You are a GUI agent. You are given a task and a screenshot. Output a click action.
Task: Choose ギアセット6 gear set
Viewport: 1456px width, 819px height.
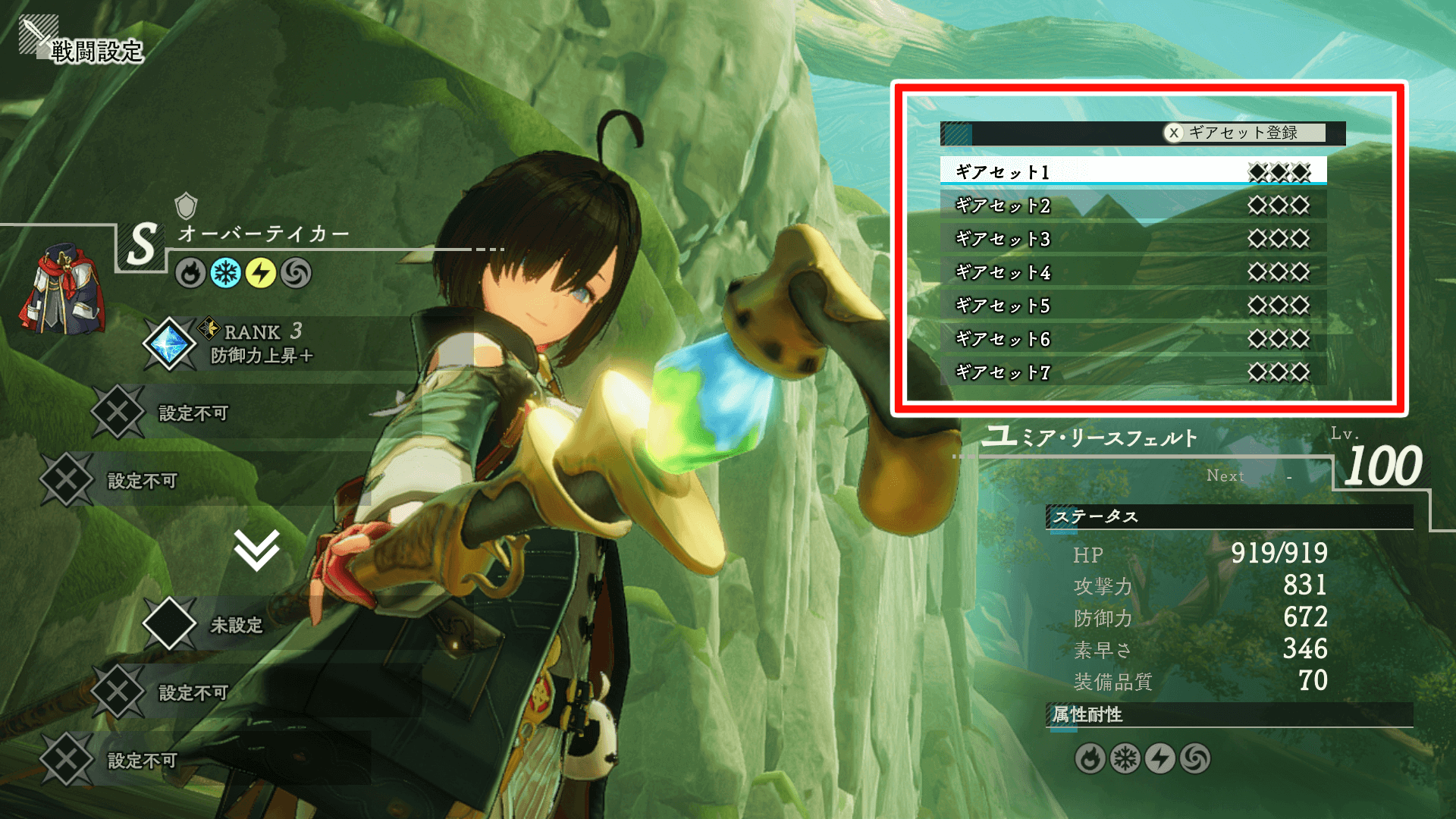tap(1133, 339)
